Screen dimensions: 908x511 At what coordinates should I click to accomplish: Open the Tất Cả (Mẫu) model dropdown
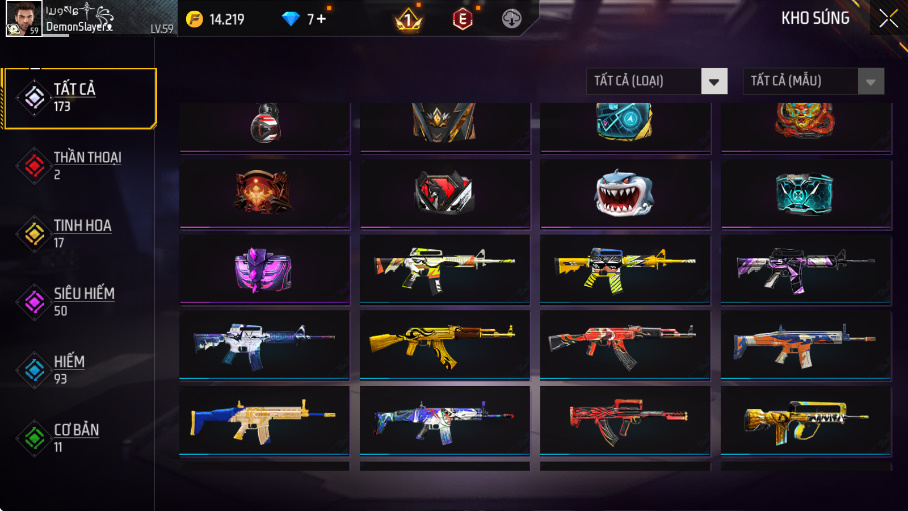813,81
